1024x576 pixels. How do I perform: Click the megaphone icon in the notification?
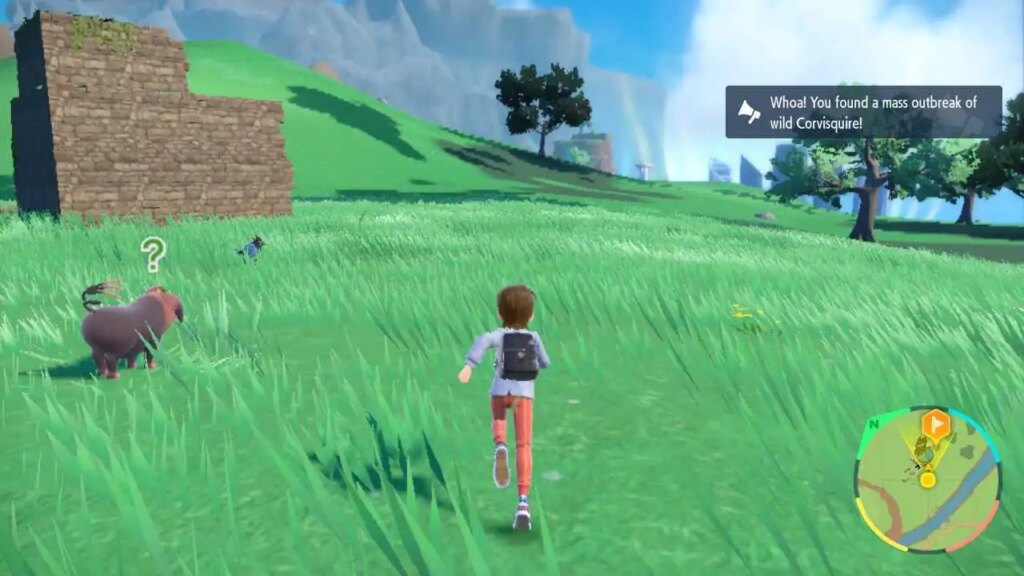click(x=747, y=110)
